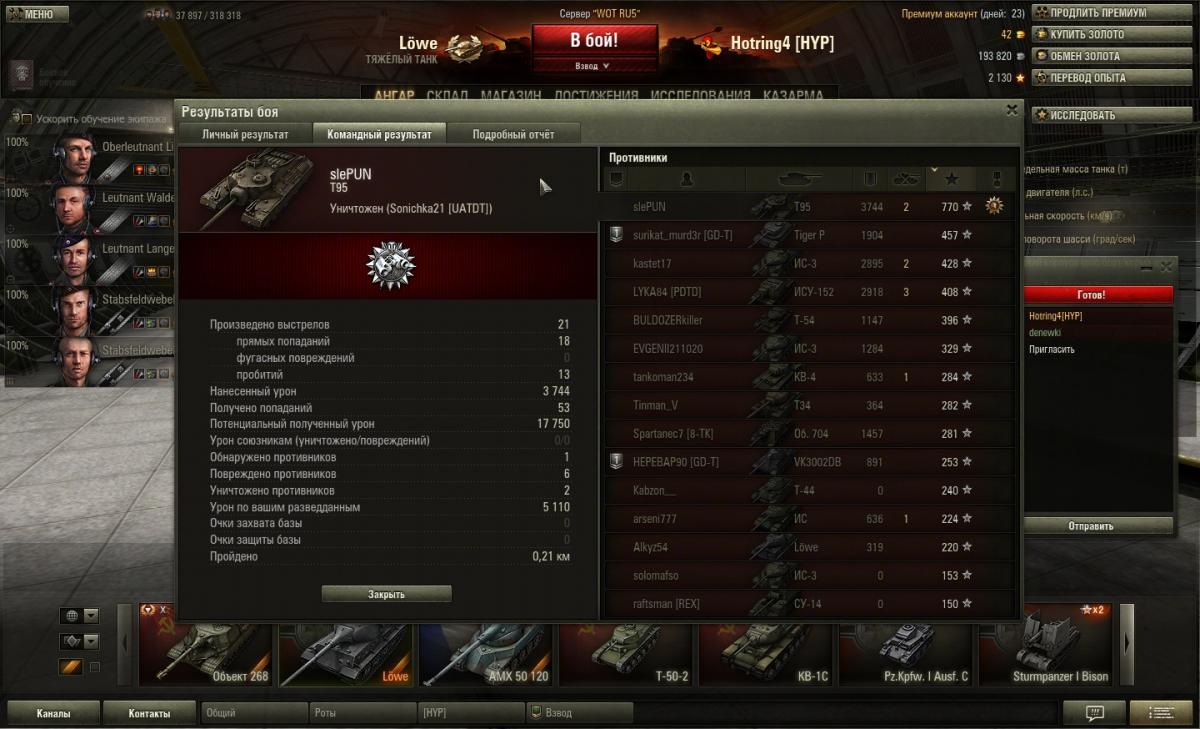Start a battle with В бой! button

click(x=594, y=41)
